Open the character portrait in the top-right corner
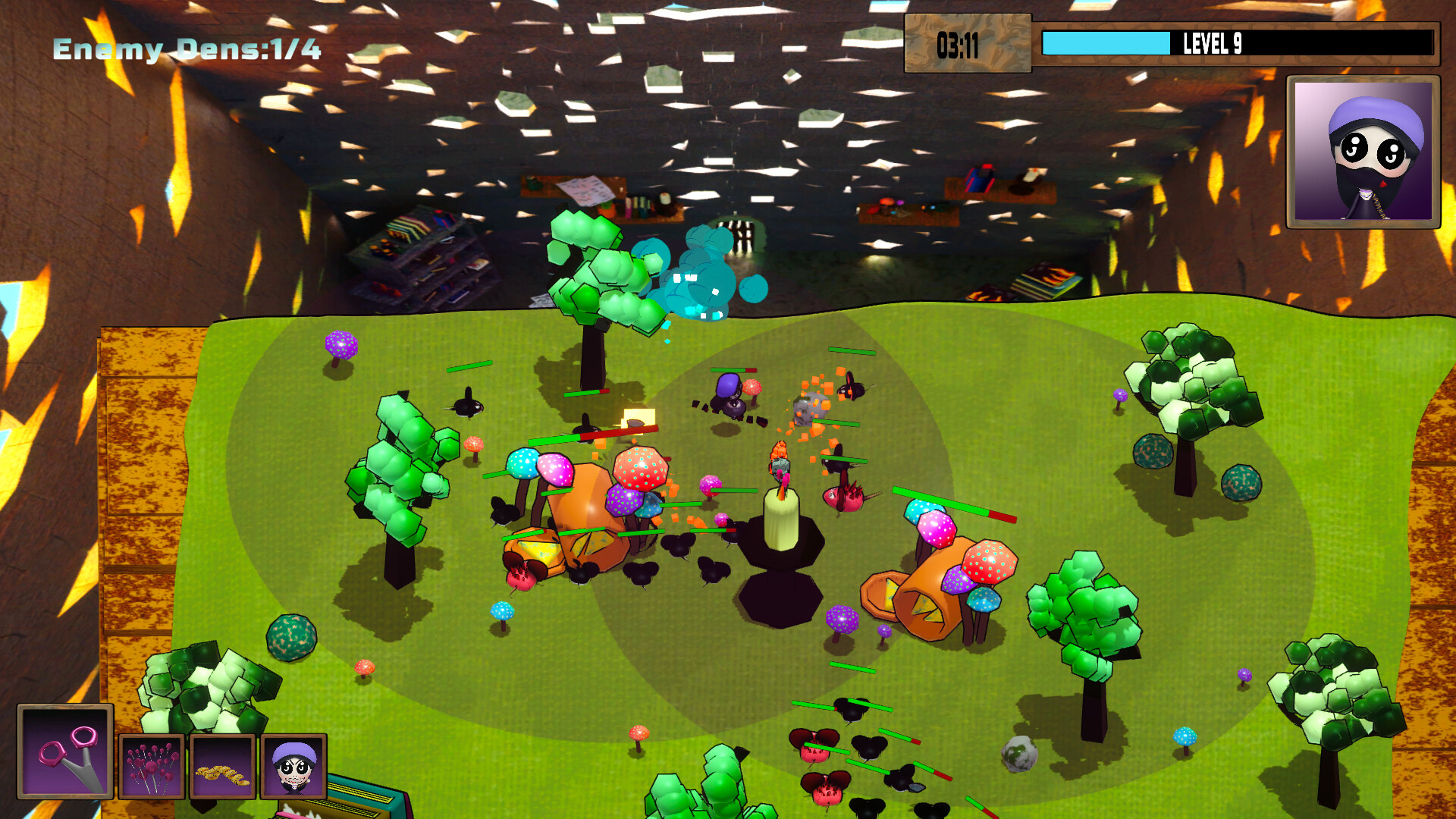This screenshot has width=1456, height=819. pyautogui.click(x=1362, y=149)
